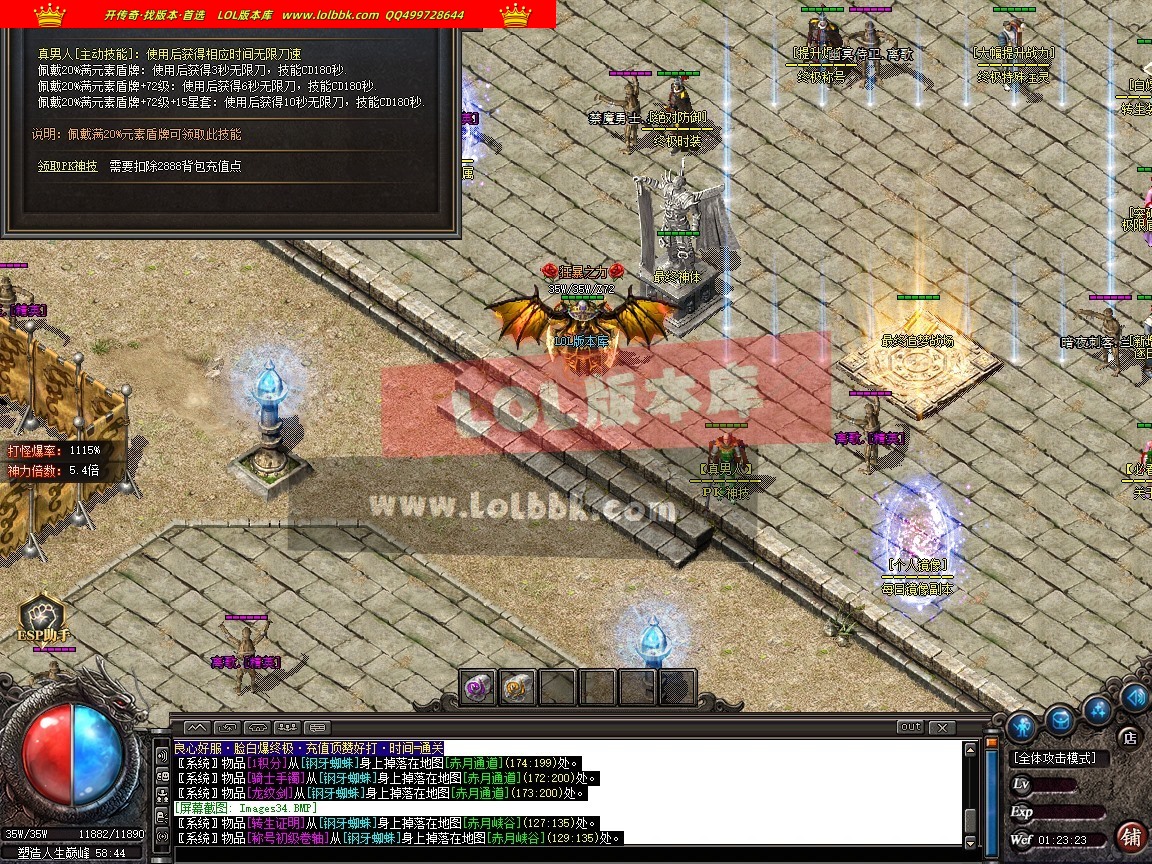This screenshot has width=1152, height=864.
Task: Open the red 铺 store button
Action: [x=1131, y=835]
